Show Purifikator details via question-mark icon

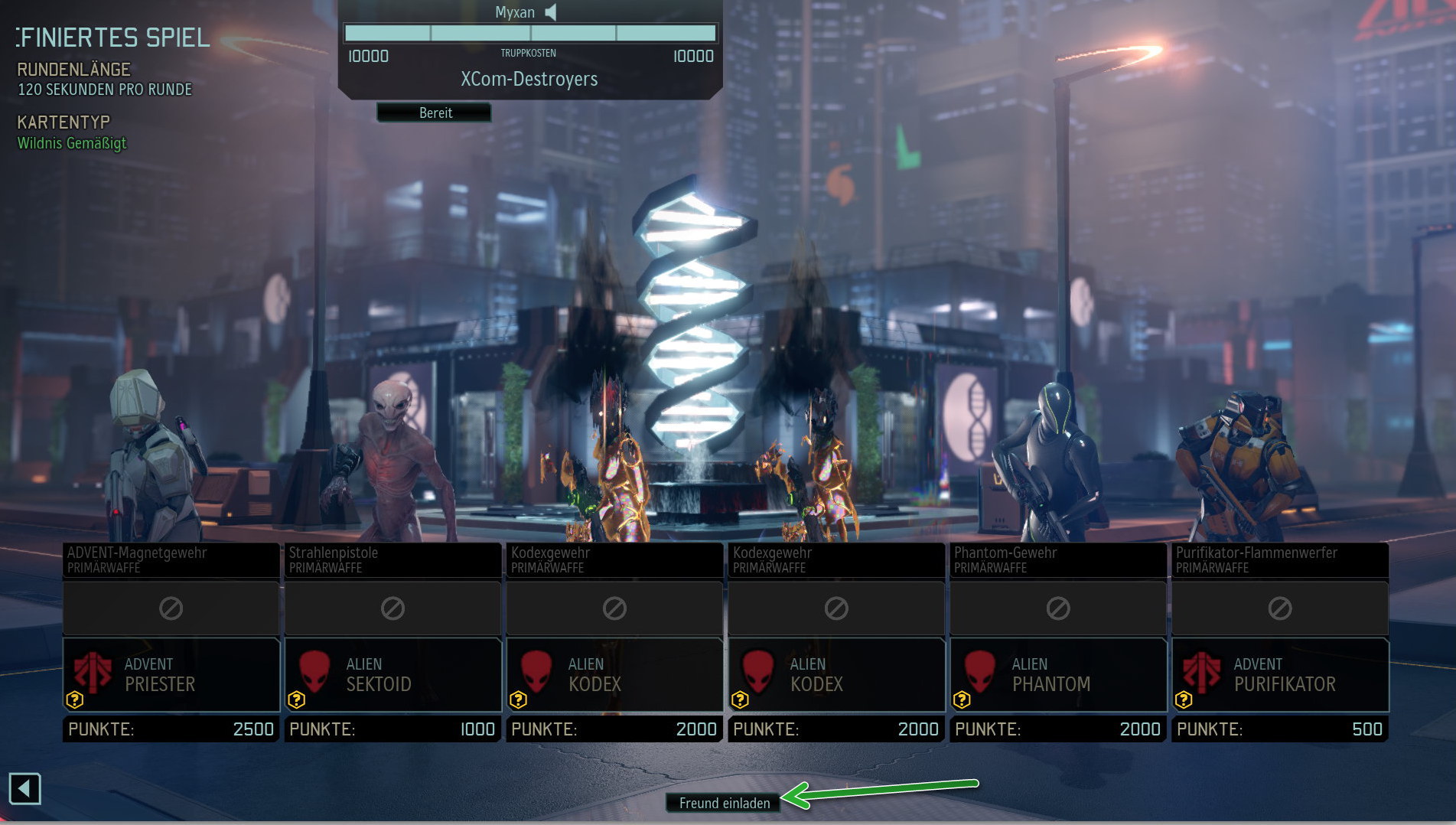[x=1184, y=699]
